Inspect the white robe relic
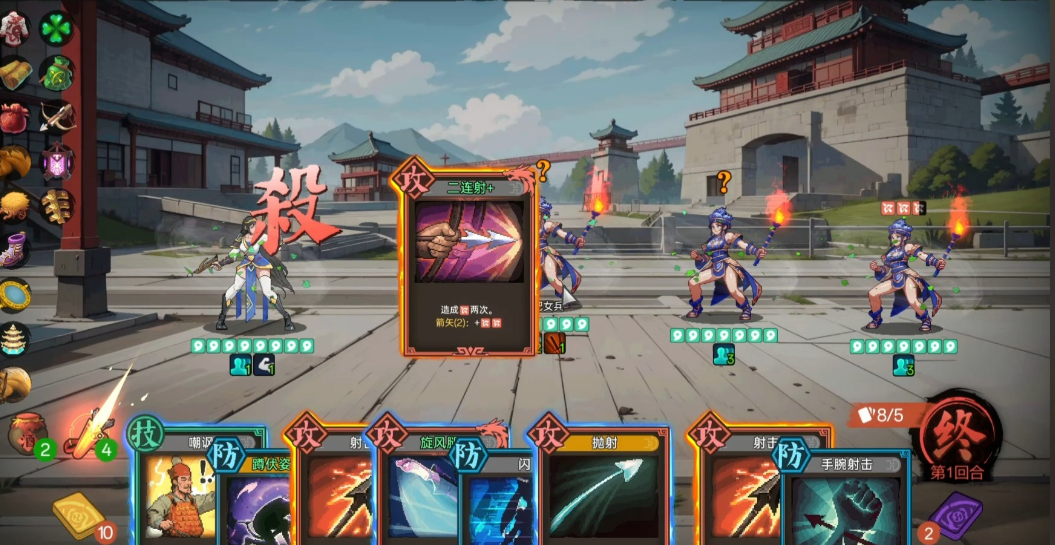Viewport: 1055px width, 545px height. tap(15, 27)
